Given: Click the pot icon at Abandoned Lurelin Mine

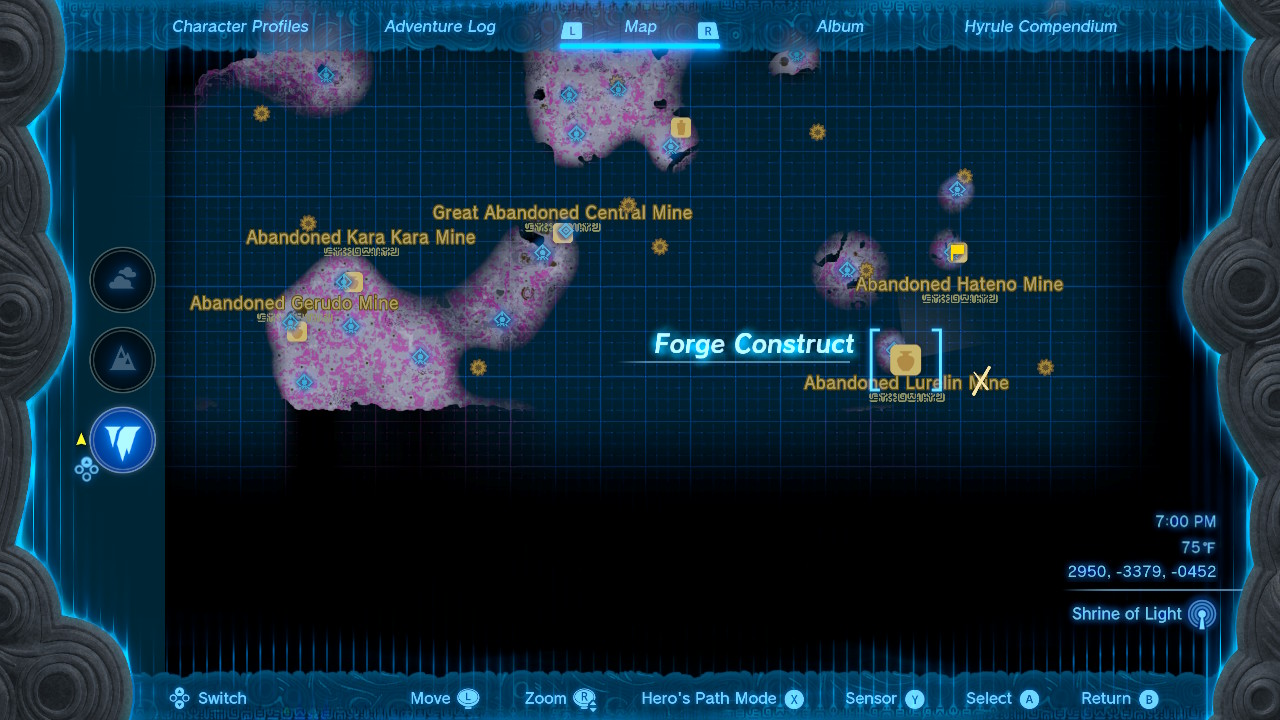Looking at the screenshot, I should pos(904,361).
